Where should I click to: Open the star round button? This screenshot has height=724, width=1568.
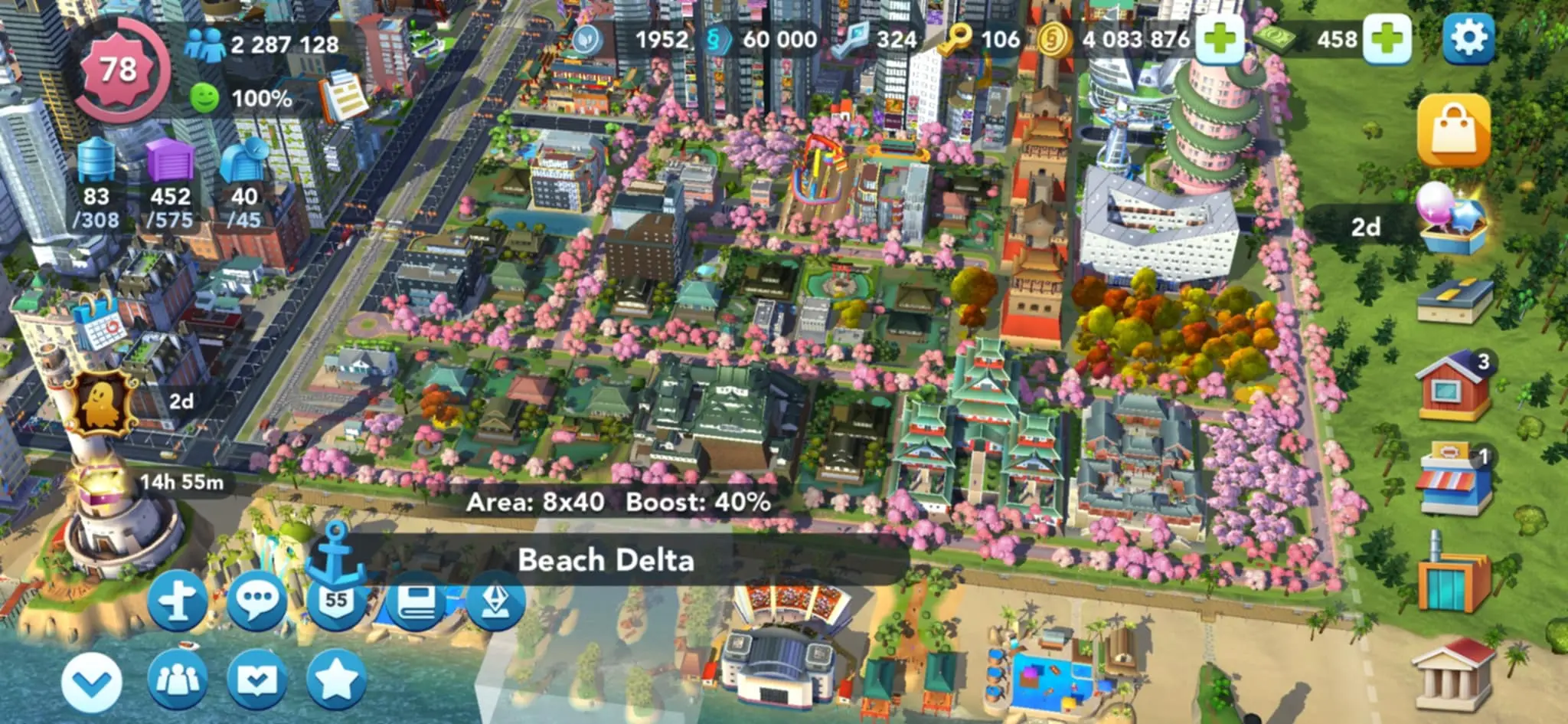click(x=336, y=678)
